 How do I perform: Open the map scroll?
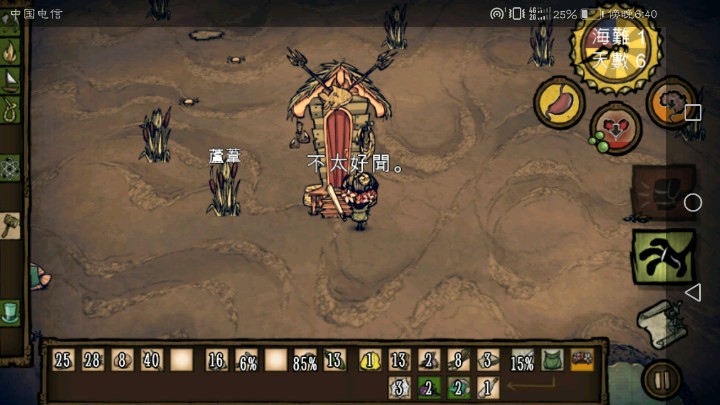coord(661,322)
